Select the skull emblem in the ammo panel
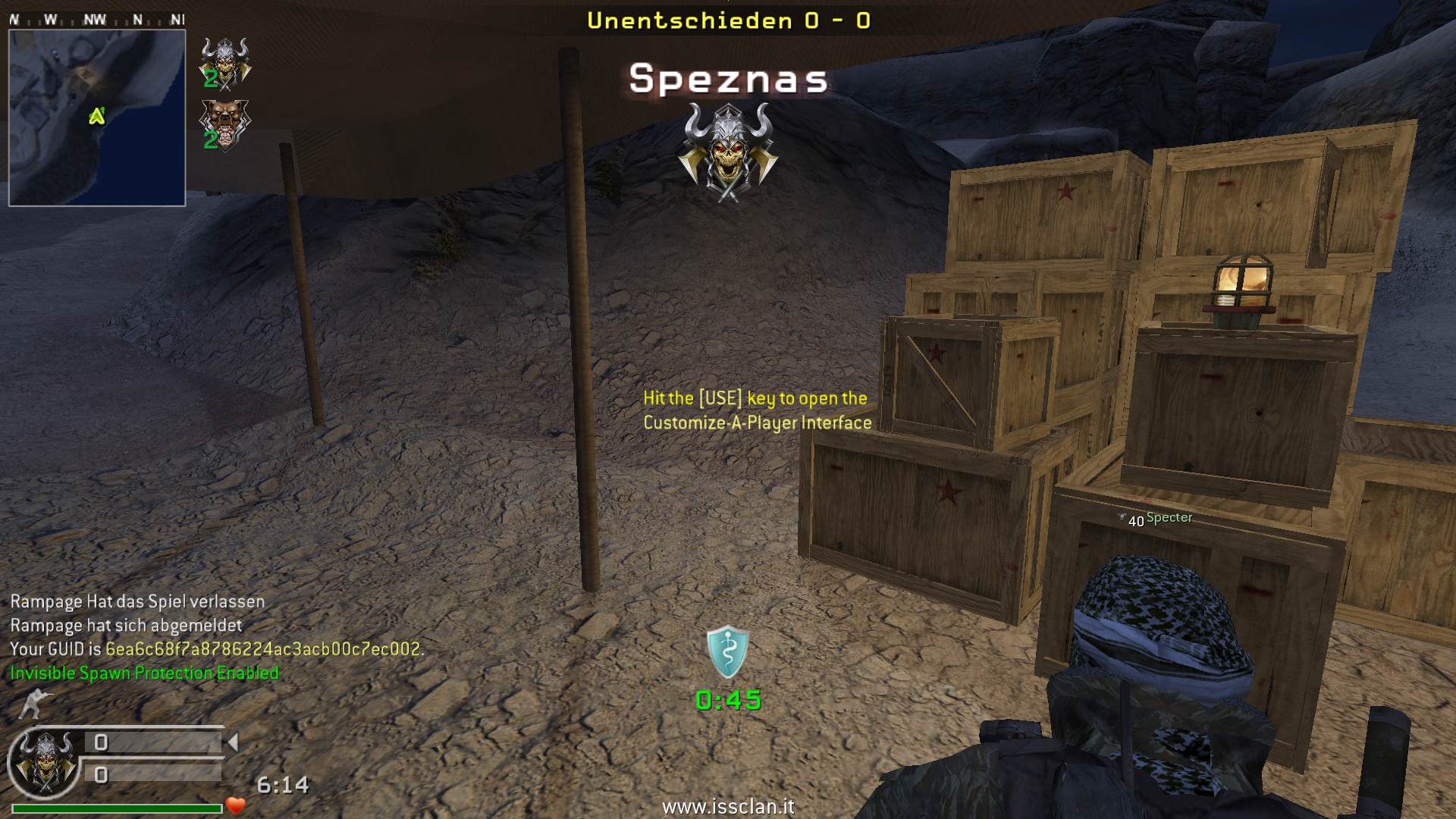1456x819 pixels. click(45, 762)
